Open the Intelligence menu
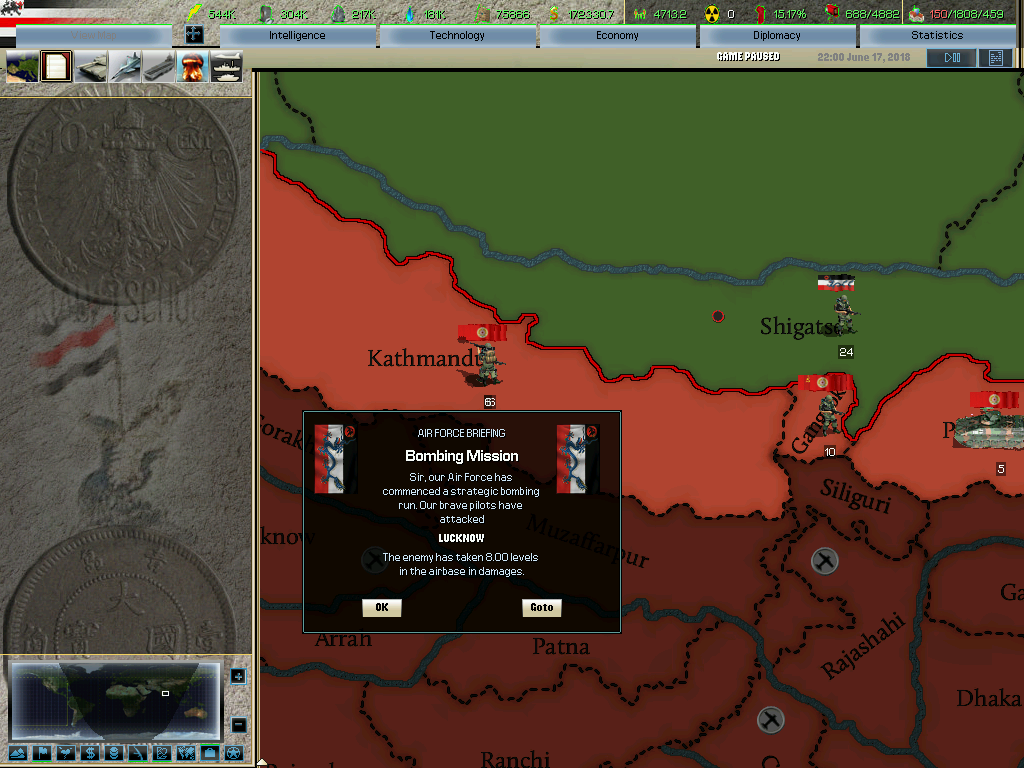The image size is (1024, 768). pyautogui.click(x=297, y=36)
